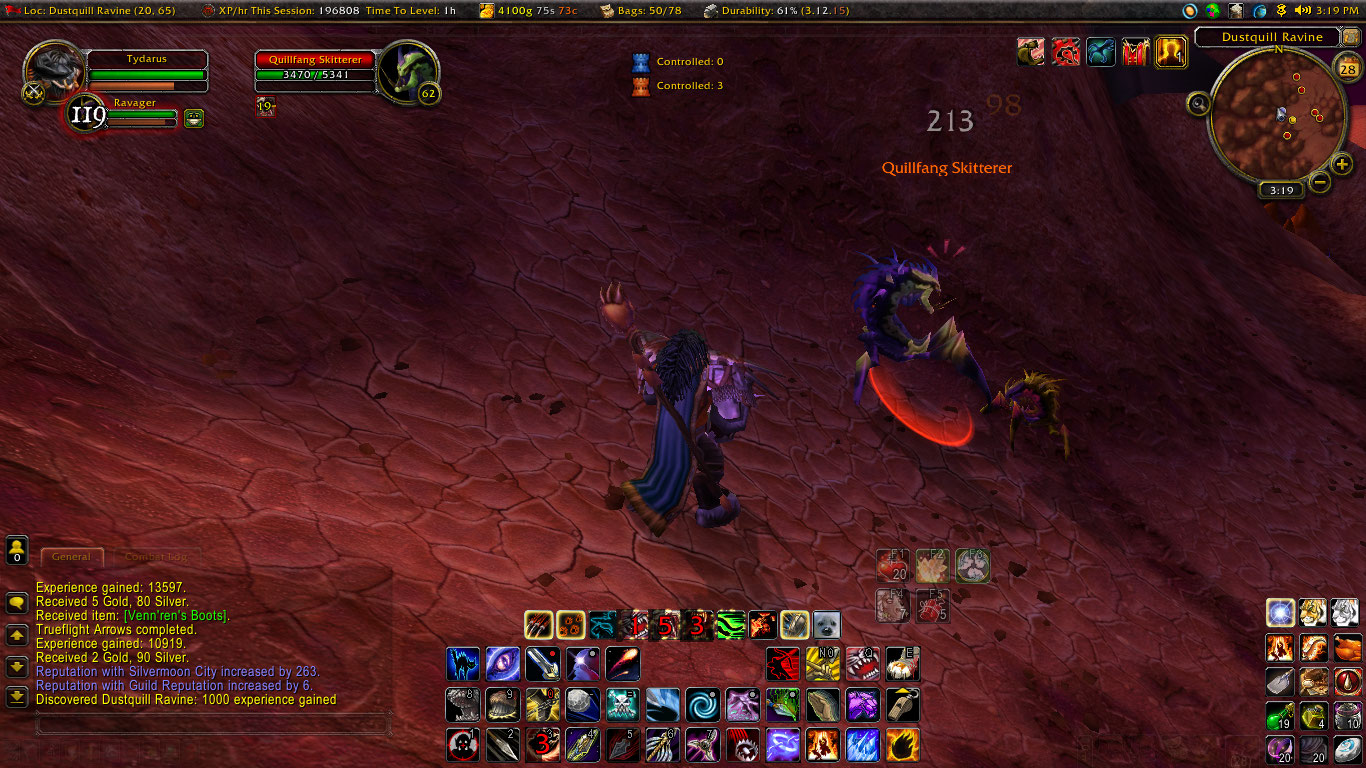The height and width of the screenshot is (768, 1366).
Task: Activate the skull crosshair ability on key 1
Action: point(462,744)
